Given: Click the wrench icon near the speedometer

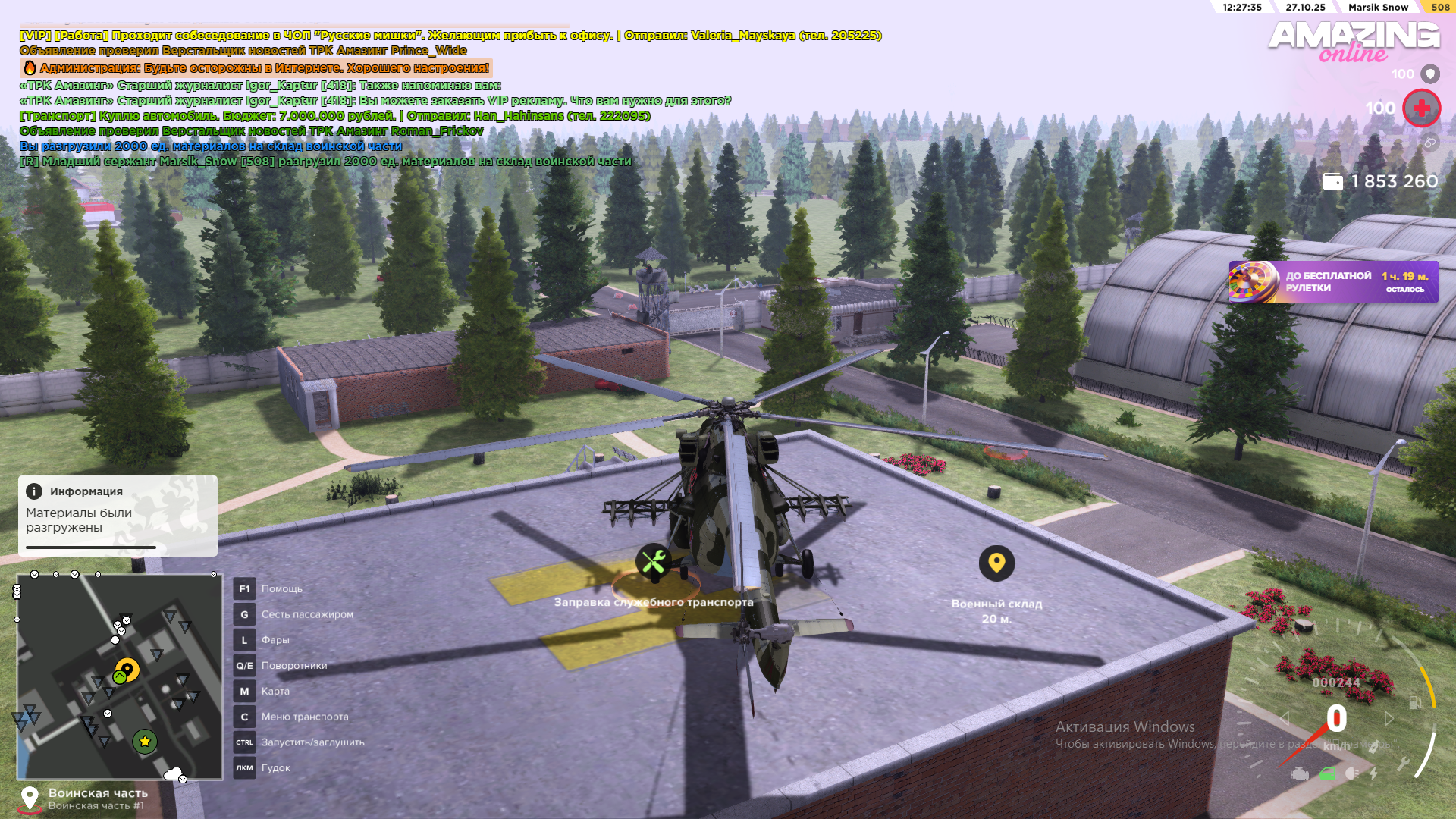Looking at the screenshot, I should coord(1404,763).
